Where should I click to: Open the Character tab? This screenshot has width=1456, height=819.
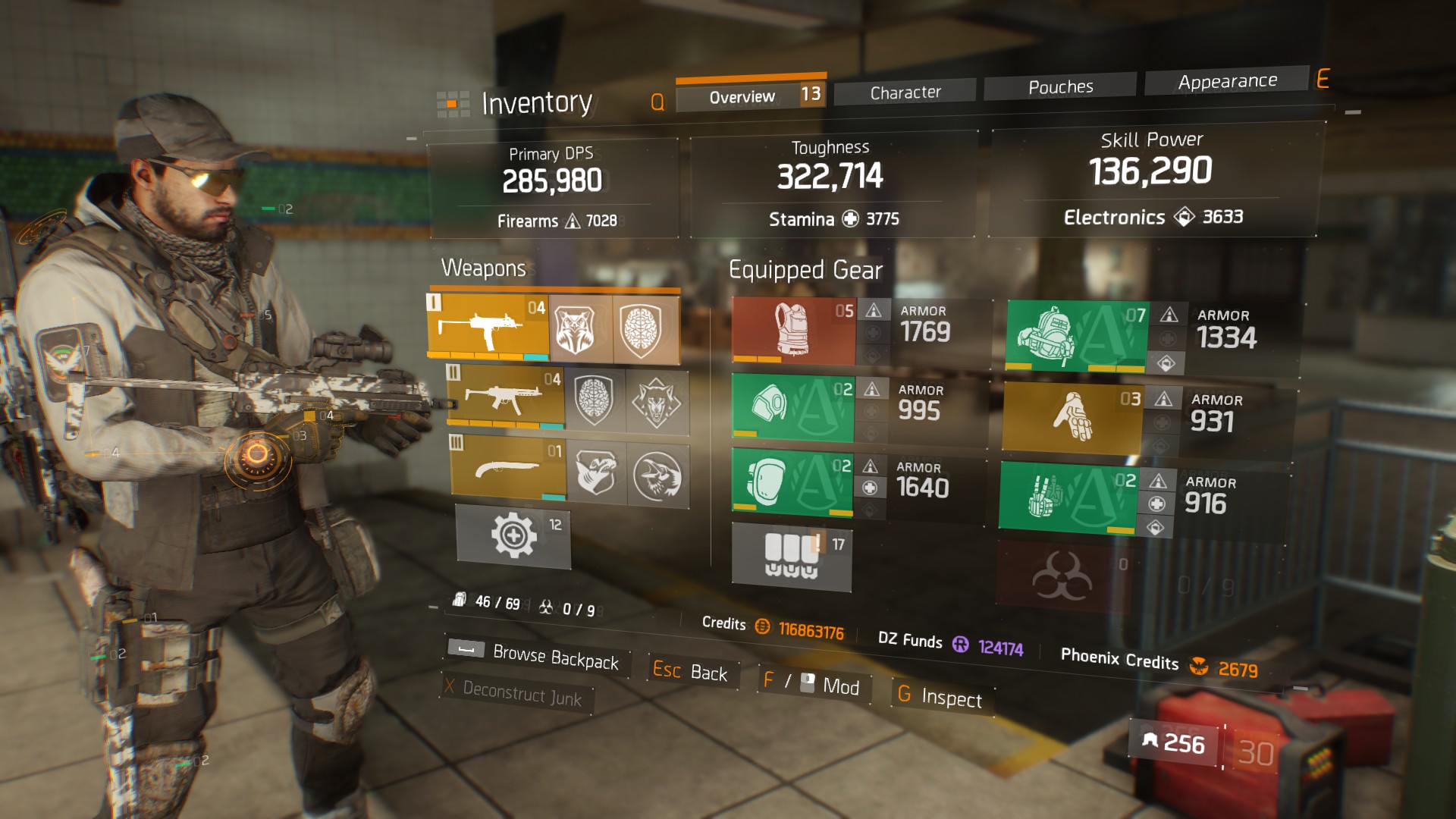click(905, 93)
